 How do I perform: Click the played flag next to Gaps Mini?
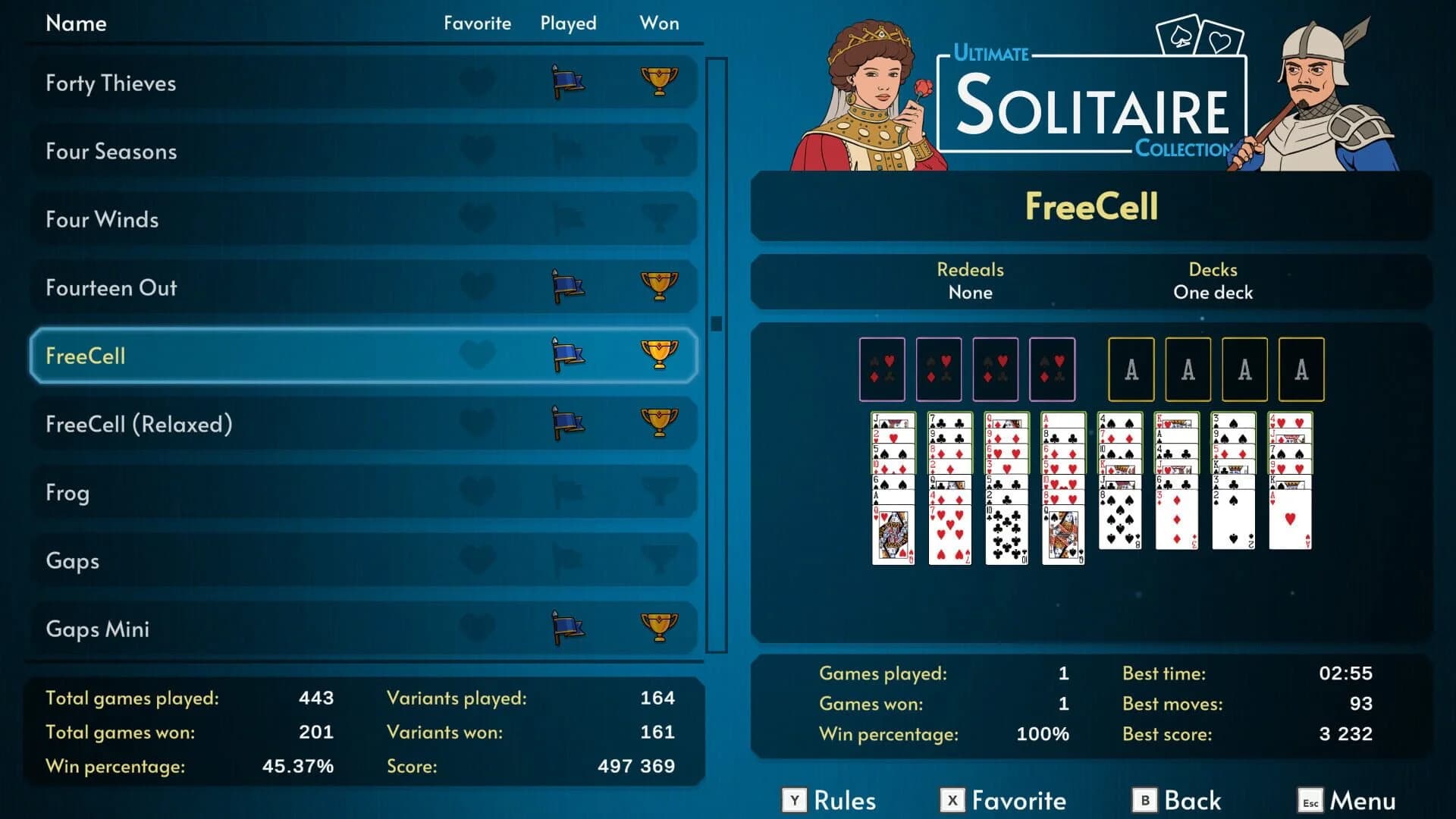tap(567, 629)
